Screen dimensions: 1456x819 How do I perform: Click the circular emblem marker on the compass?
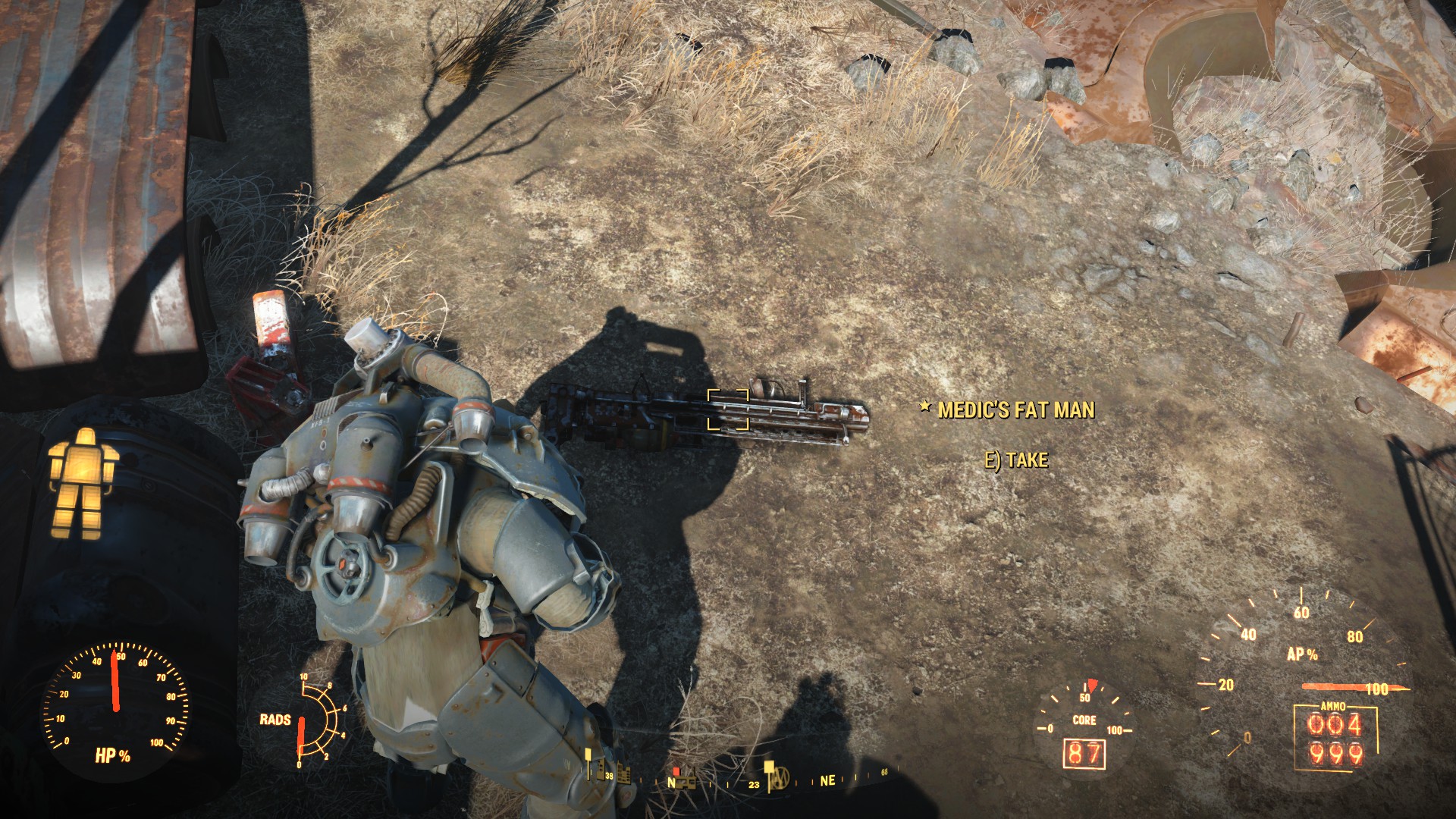781,777
